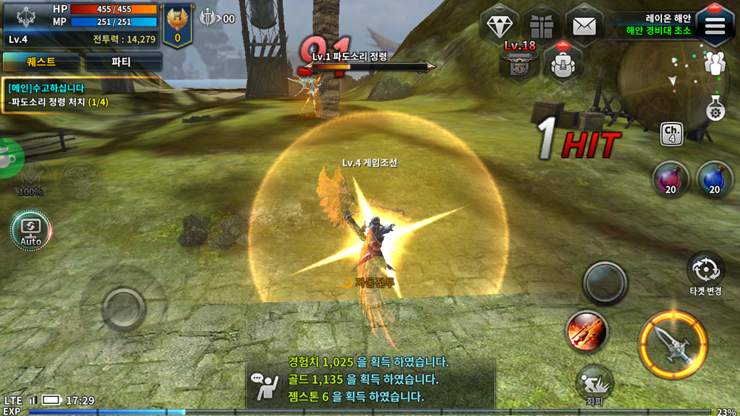Image resolution: width=740 pixels, height=416 pixels.
Task: Use the red health potion
Action: (x=670, y=180)
